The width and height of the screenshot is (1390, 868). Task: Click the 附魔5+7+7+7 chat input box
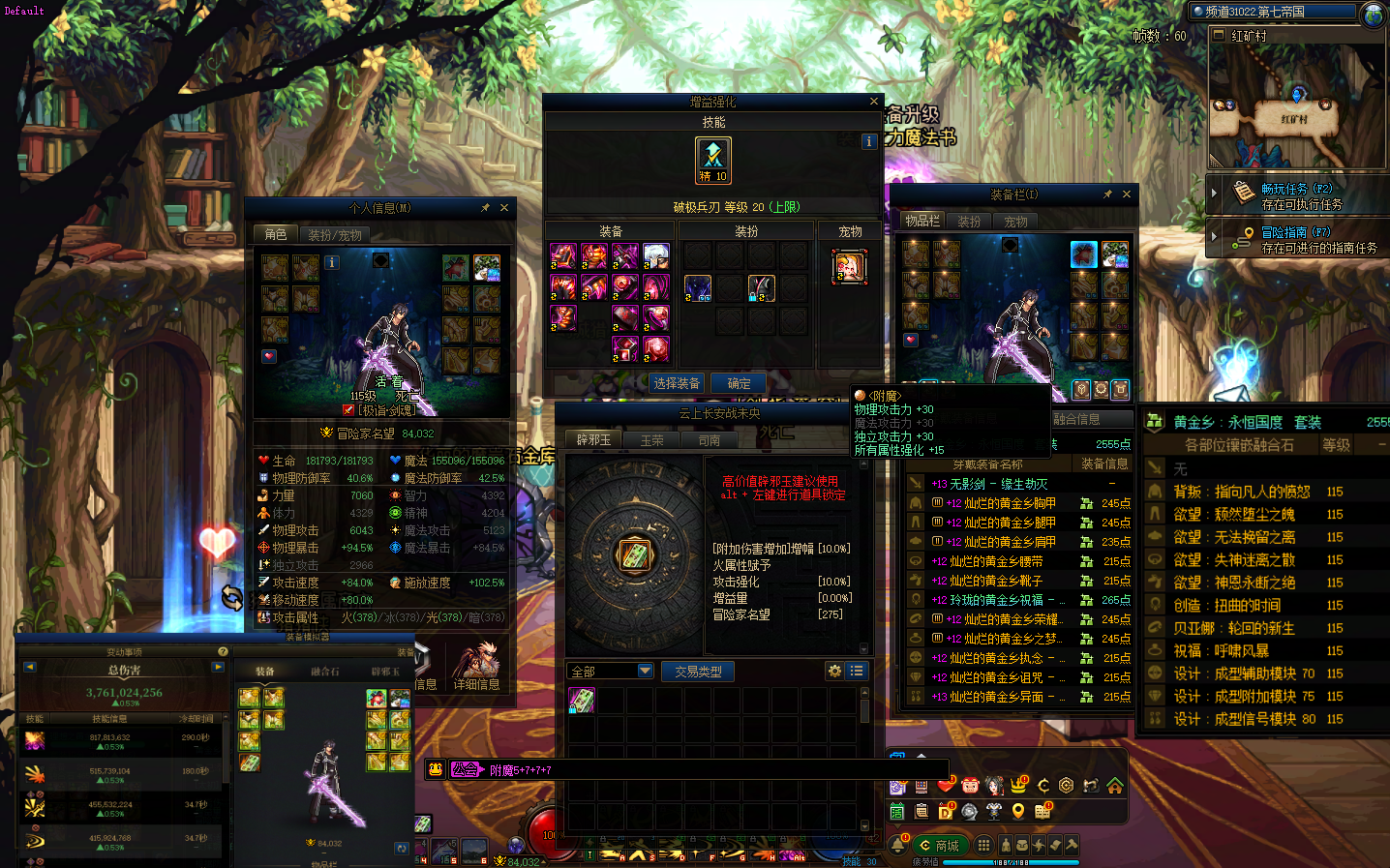[x=678, y=770]
